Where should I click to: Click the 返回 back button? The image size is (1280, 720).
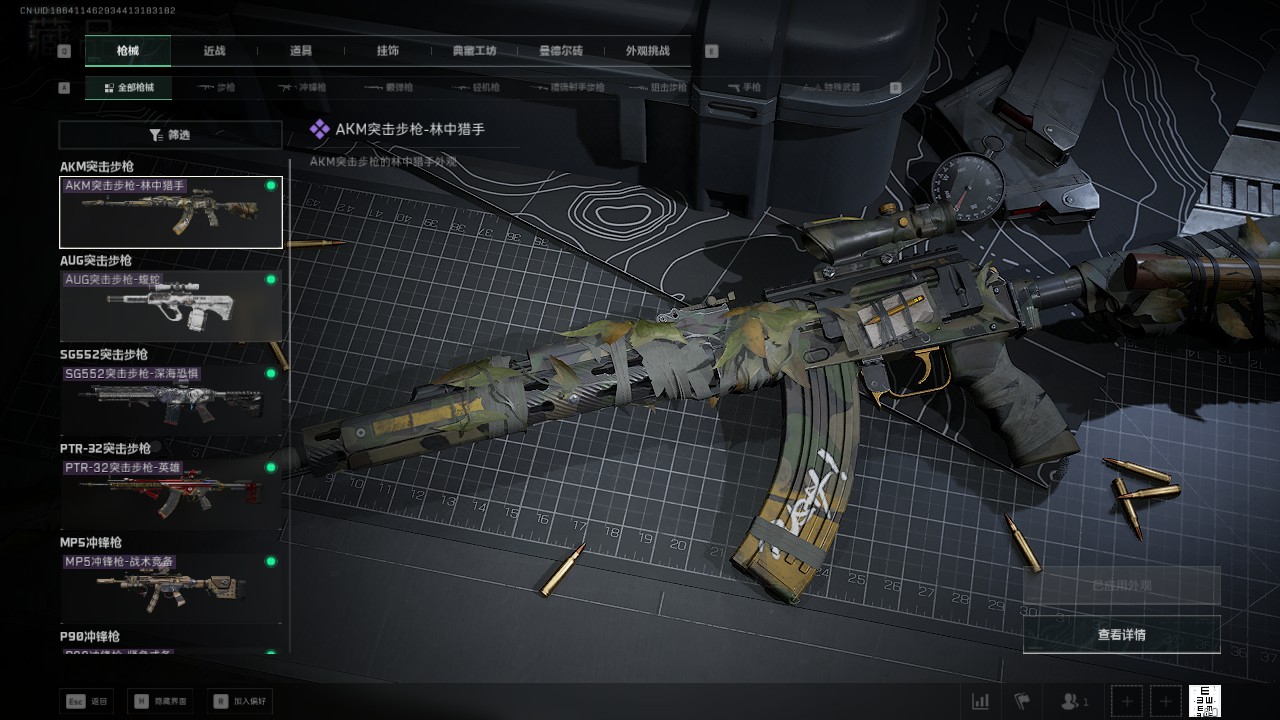pyautogui.click(x=87, y=702)
